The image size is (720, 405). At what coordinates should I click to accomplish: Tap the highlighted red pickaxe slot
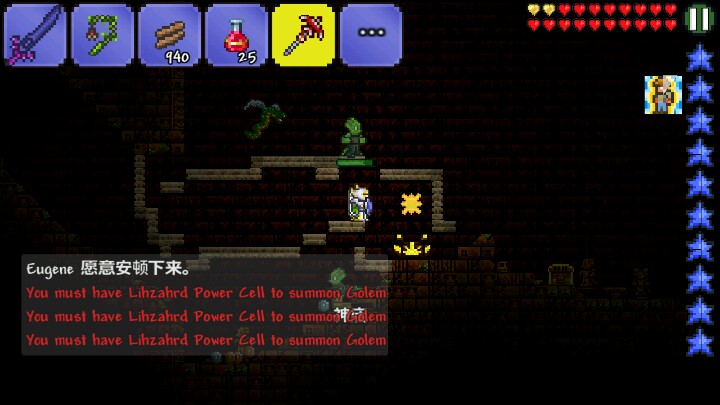[x=303, y=35]
